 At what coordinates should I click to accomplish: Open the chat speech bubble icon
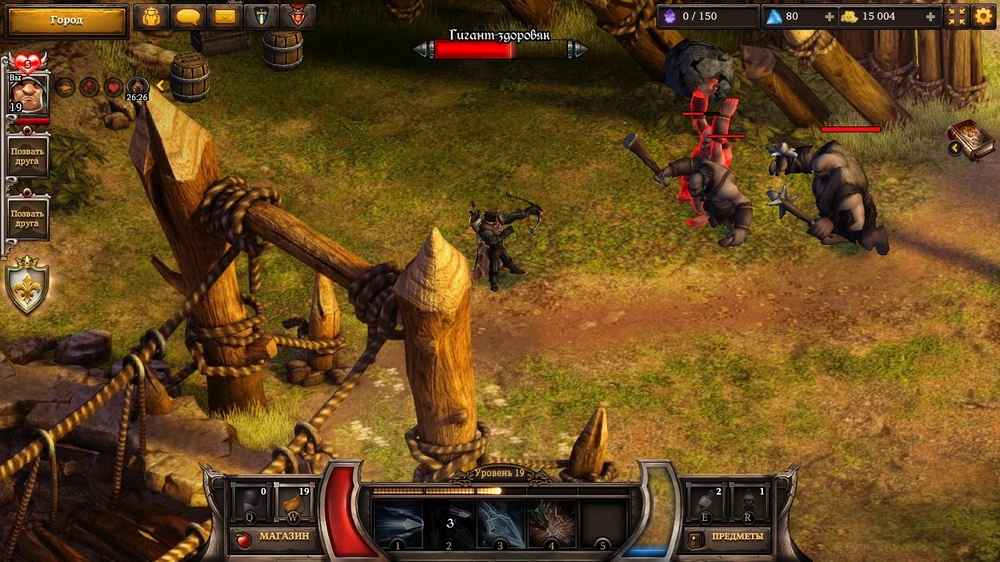pos(188,17)
